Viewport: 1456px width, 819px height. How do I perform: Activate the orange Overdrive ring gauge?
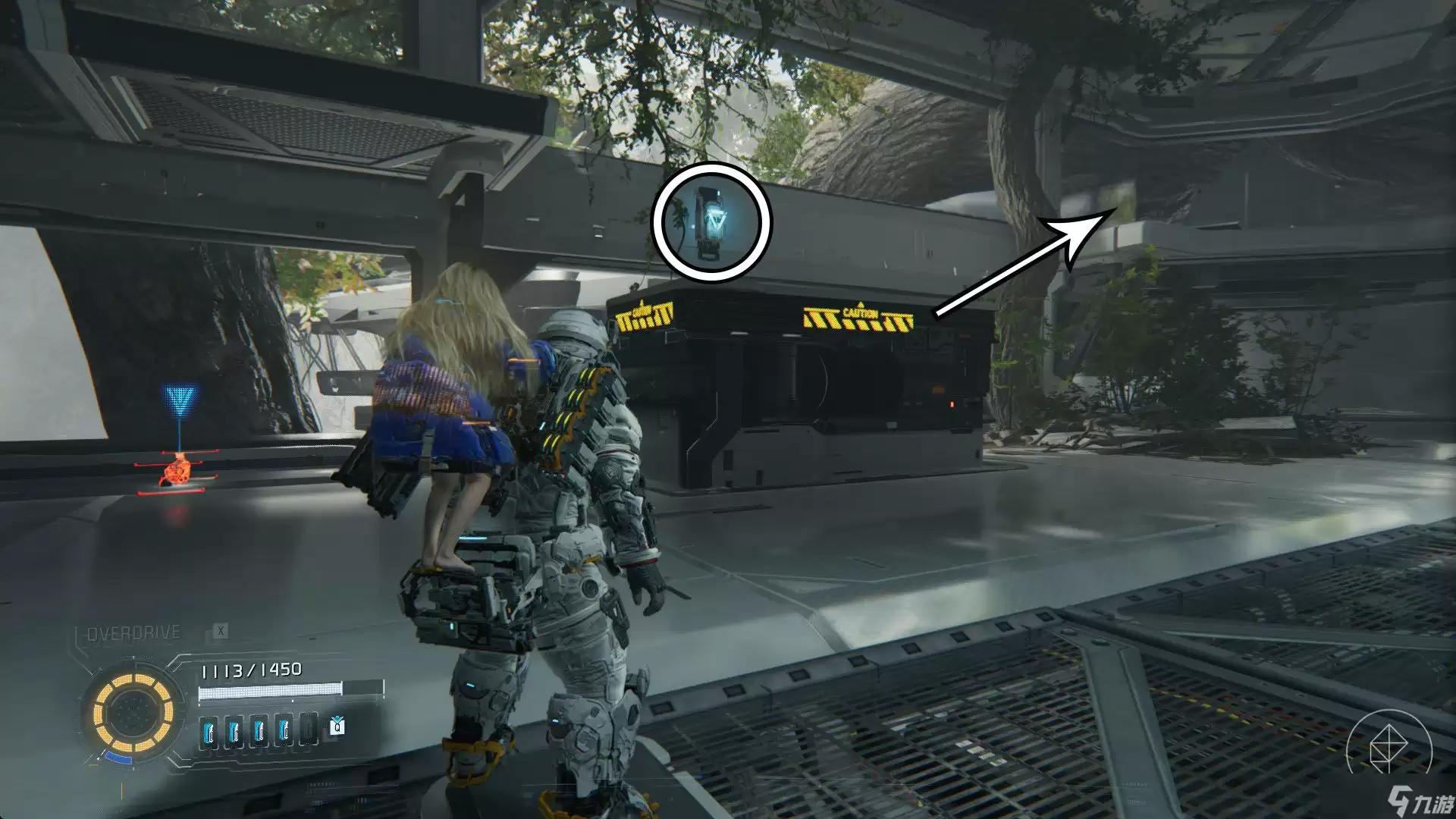tap(133, 712)
